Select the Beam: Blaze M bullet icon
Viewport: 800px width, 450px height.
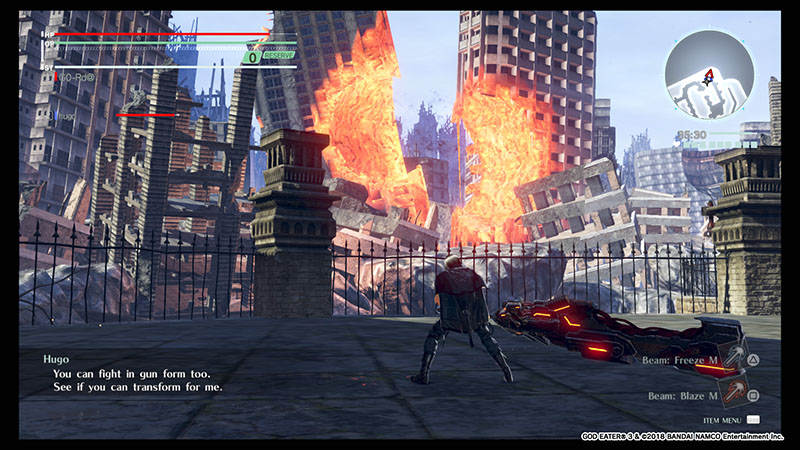pos(735,393)
